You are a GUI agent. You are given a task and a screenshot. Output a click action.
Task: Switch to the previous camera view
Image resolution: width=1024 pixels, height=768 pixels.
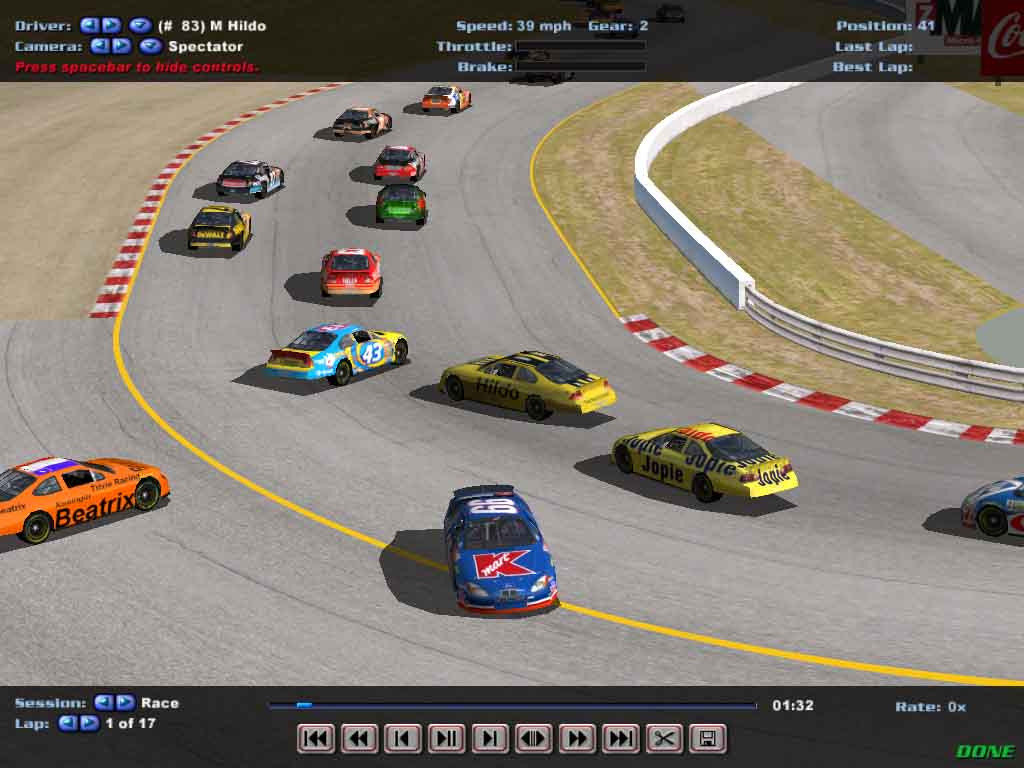coord(99,46)
